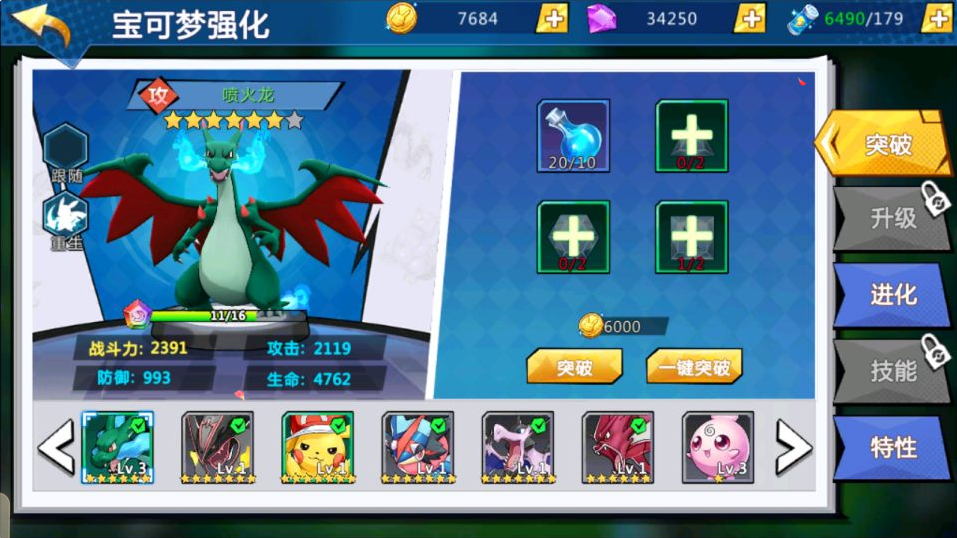Show next Pokémon with right arrow
The image size is (957, 538).
click(793, 447)
